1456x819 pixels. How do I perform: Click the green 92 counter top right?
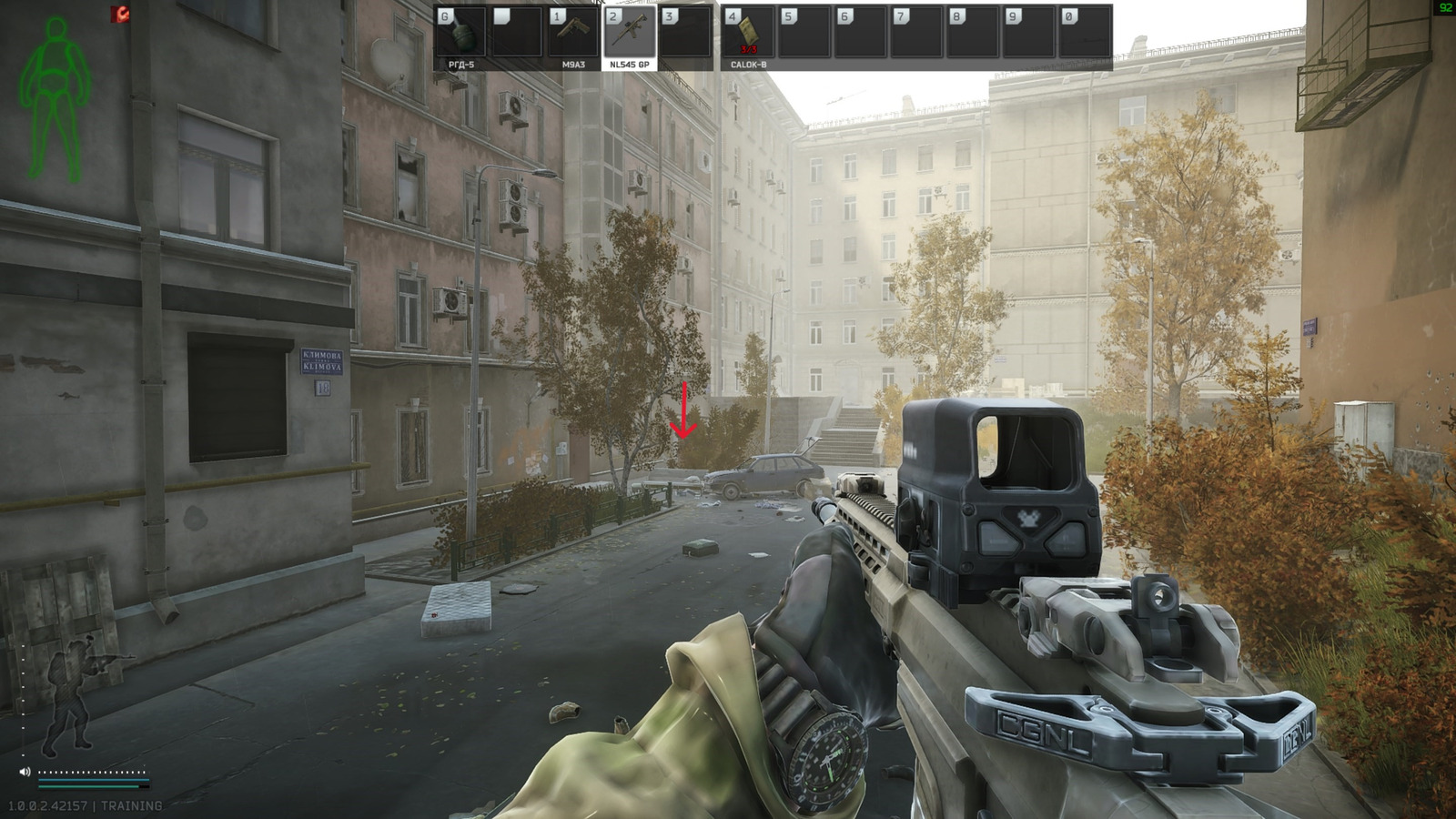pos(1445,8)
